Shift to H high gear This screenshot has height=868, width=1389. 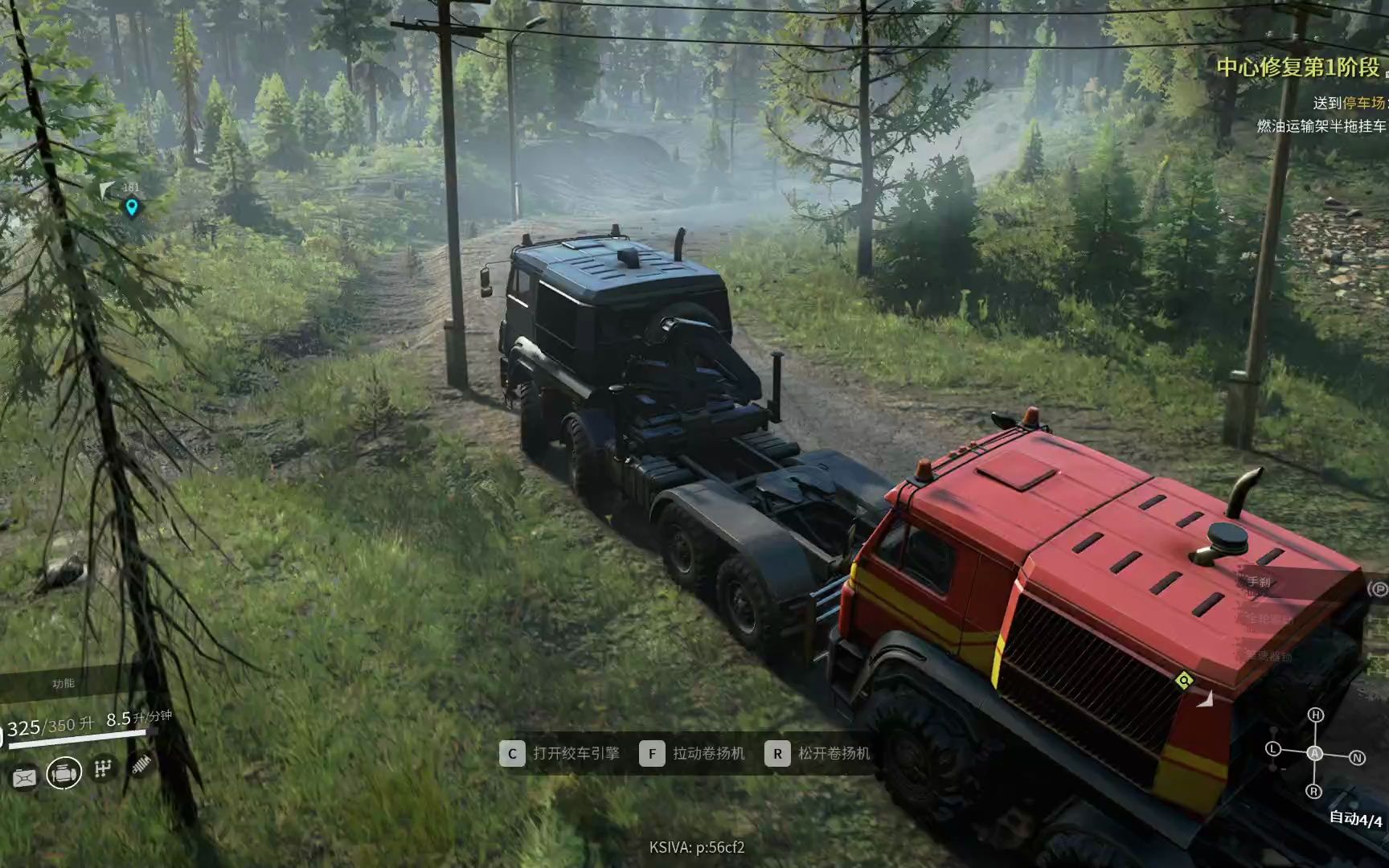(1315, 714)
